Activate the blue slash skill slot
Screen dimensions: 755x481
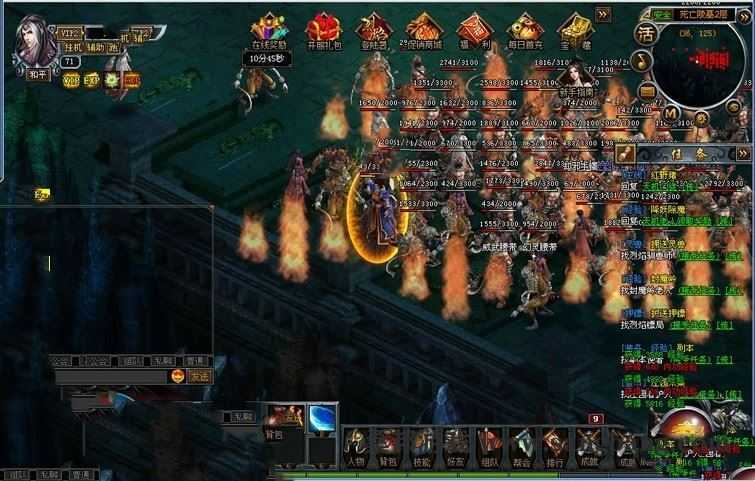tap(321, 419)
